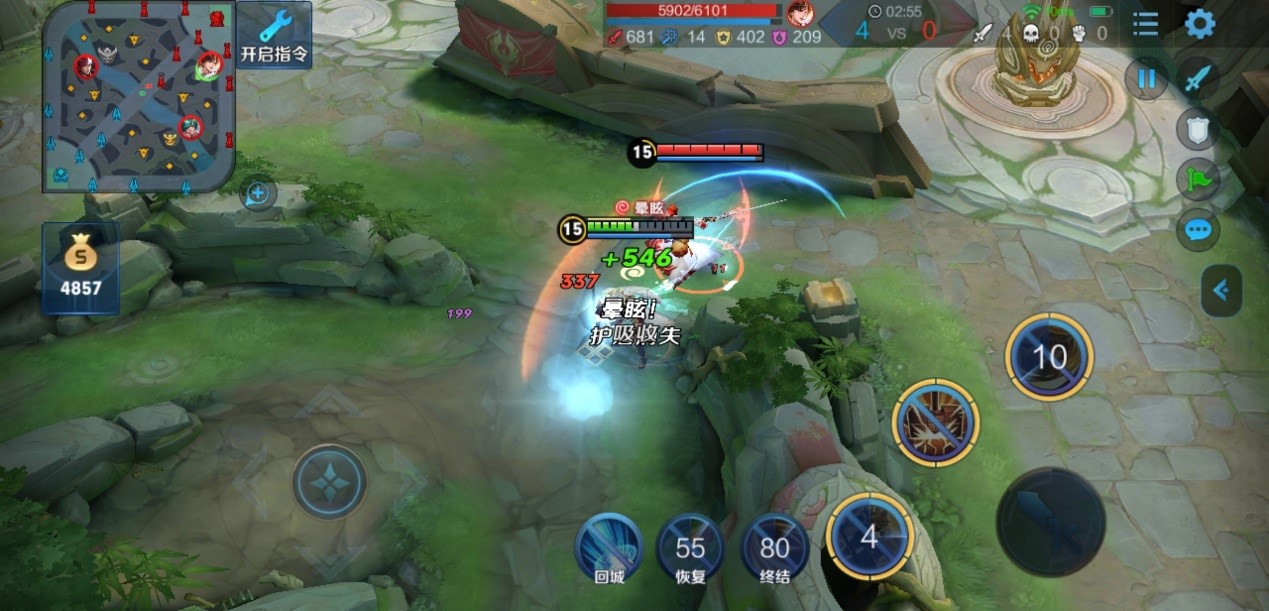This screenshot has width=1269, height=611.
Task: Open the shop via the gold bag
Action: click(80, 268)
